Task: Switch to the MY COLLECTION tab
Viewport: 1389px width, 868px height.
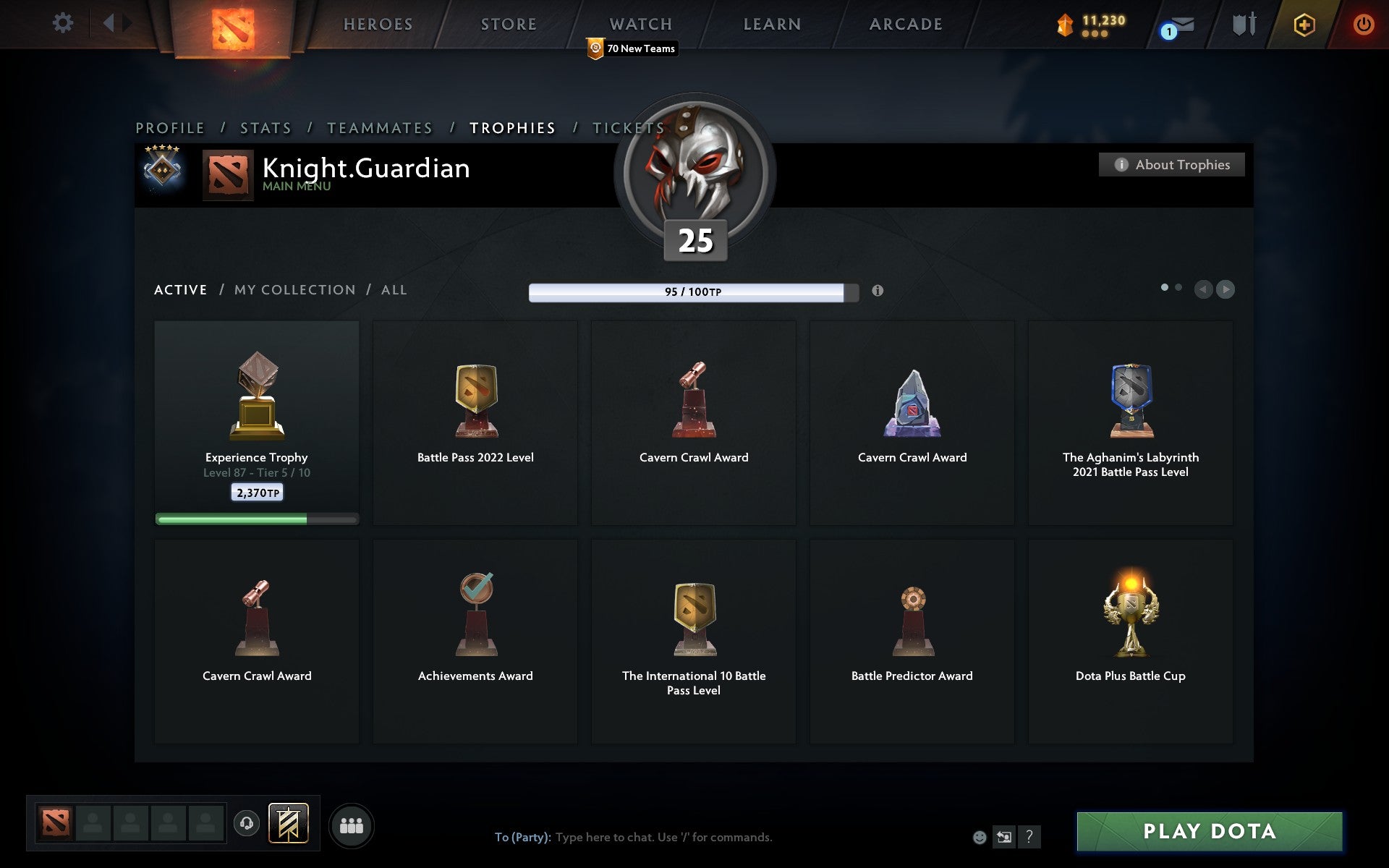Action: (294, 289)
